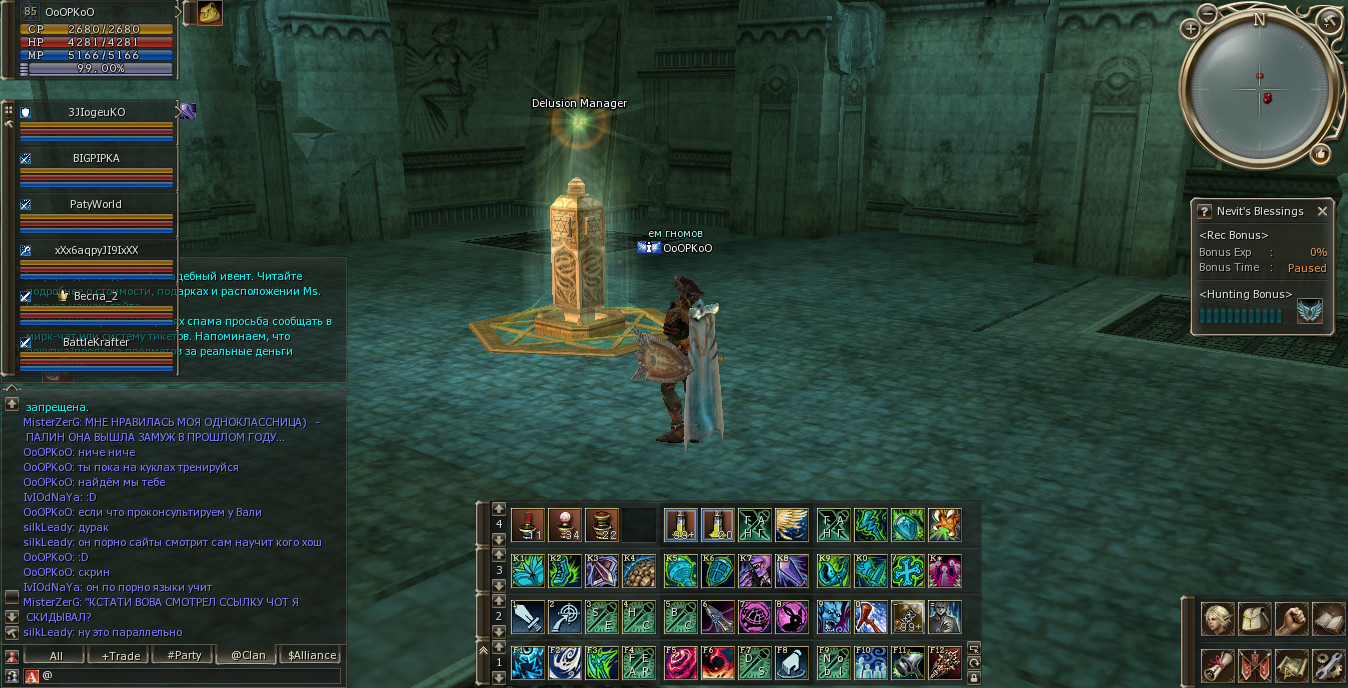Activate the pink rabbit skill in slot 8
The height and width of the screenshot is (688, 1348).
coord(792,617)
